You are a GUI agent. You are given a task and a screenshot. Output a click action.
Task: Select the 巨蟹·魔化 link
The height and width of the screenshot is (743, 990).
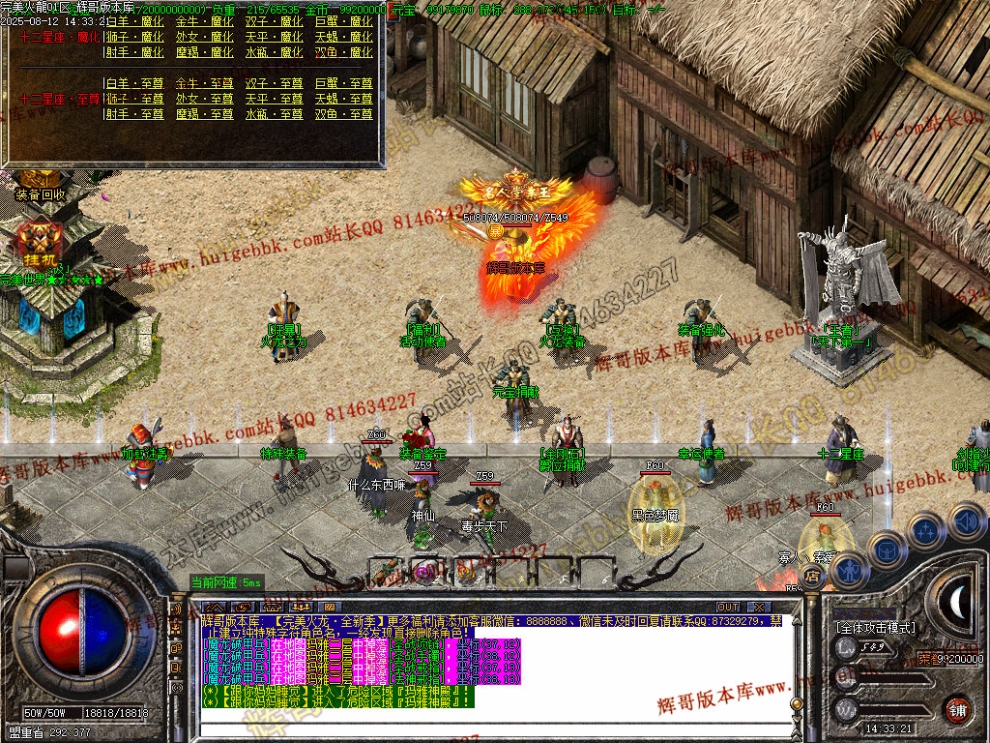(x=343, y=21)
